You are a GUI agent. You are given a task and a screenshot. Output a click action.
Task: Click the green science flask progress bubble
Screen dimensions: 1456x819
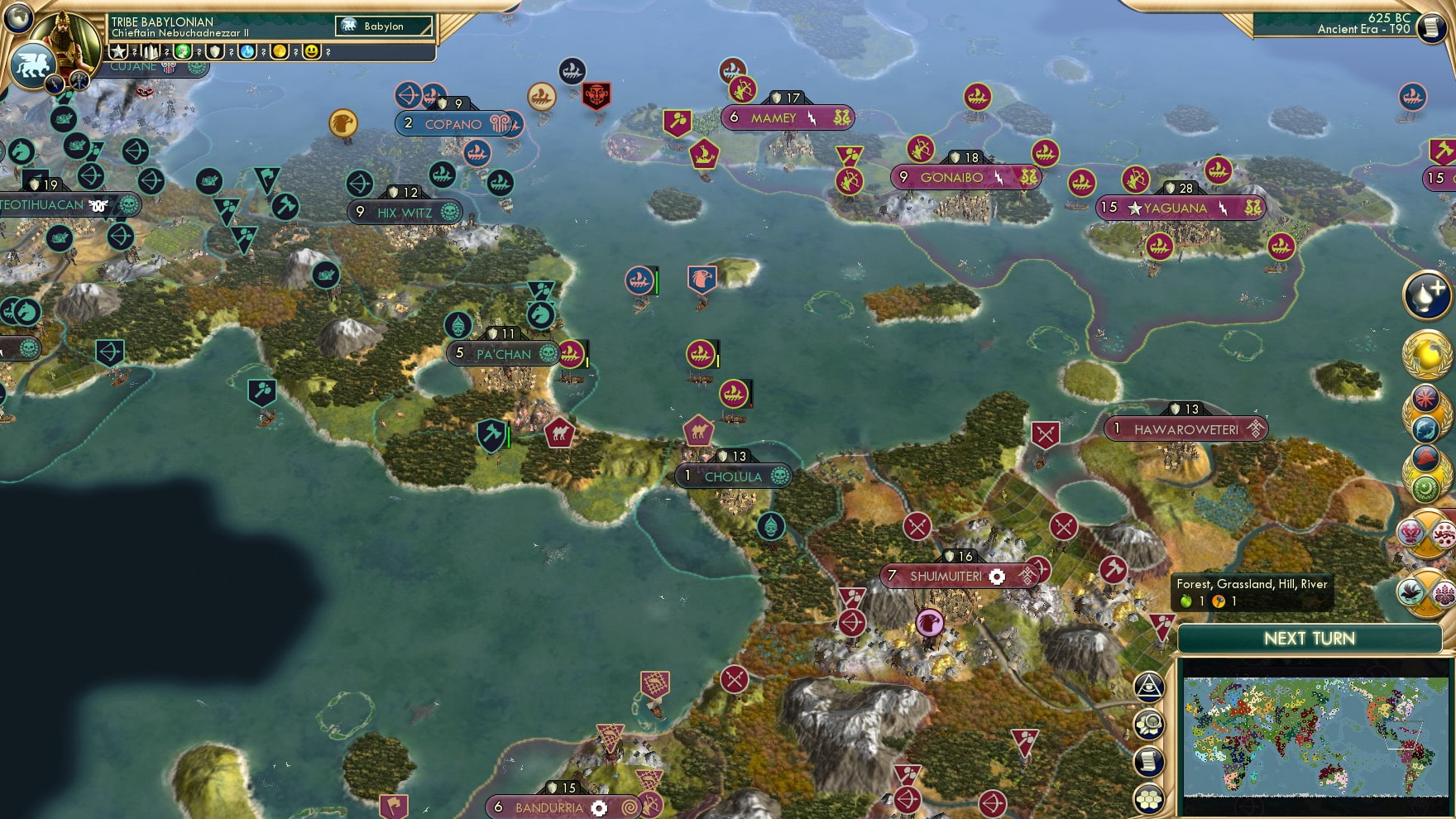(x=247, y=51)
